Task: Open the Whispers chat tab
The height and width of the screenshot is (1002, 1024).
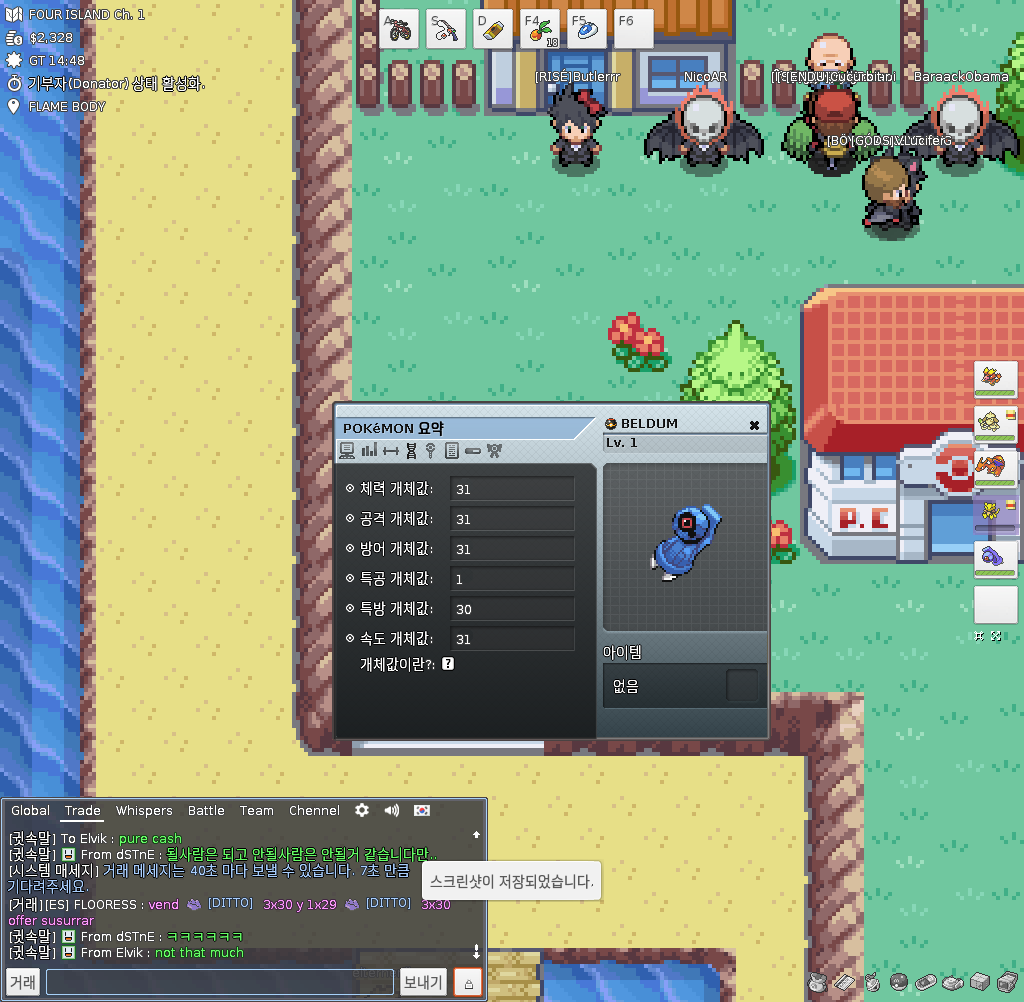Action: point(144,811)
